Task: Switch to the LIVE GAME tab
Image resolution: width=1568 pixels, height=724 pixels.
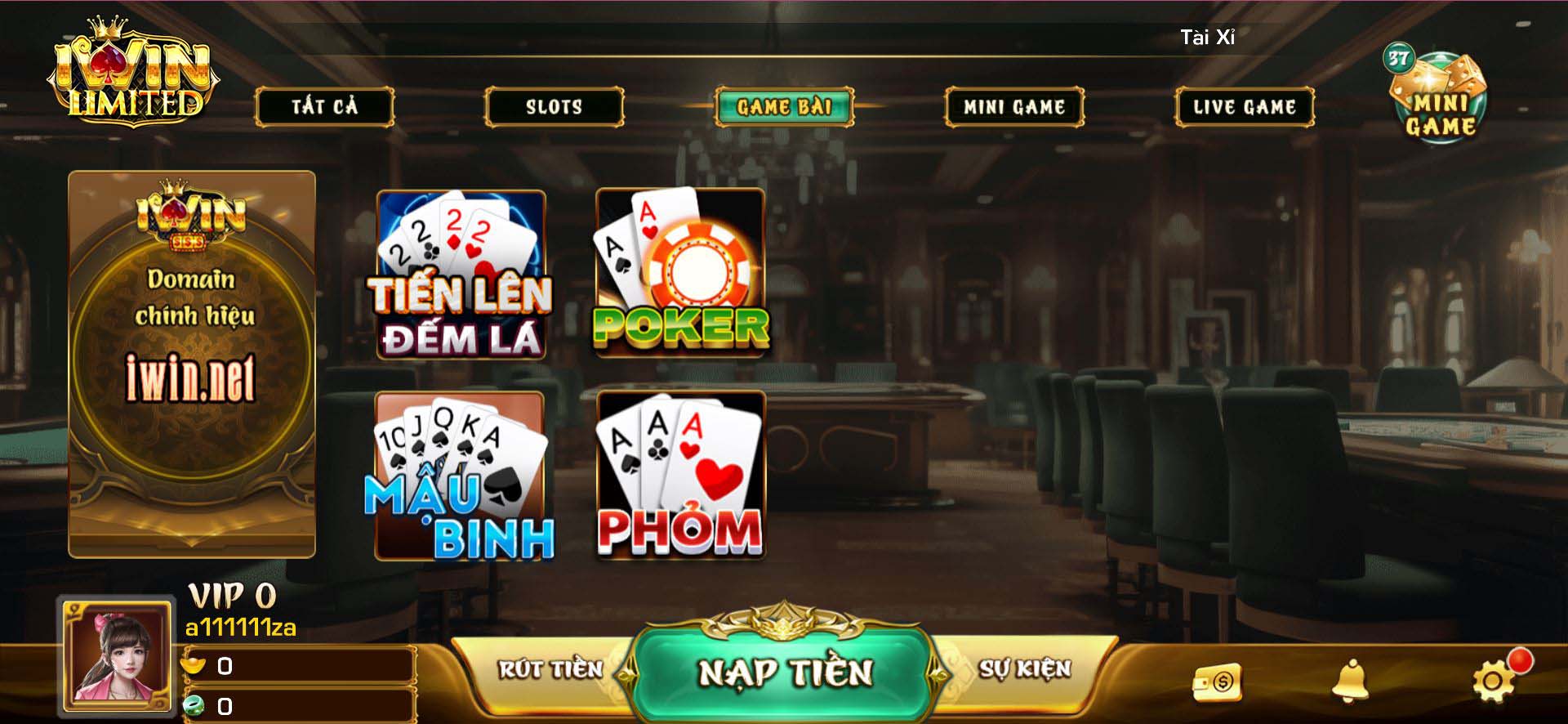Action: click(x=1243, y=105)
